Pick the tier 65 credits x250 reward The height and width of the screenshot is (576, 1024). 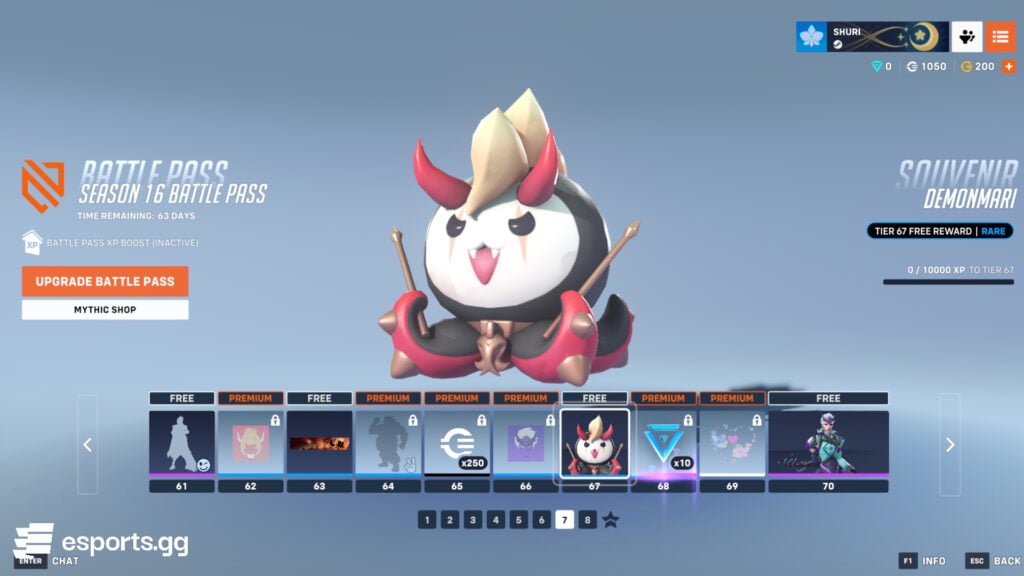tap(457, 441)
